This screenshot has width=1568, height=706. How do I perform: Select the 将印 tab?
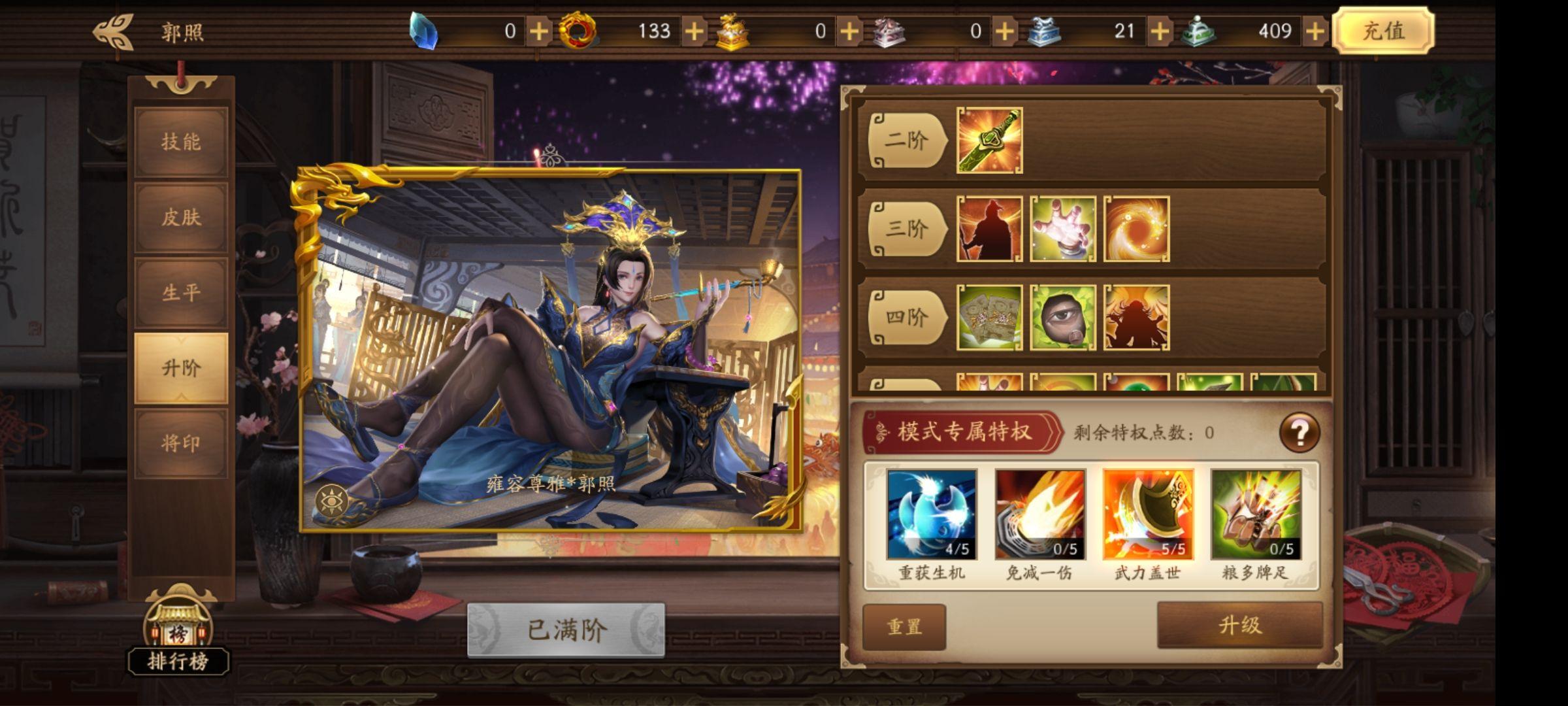pos(181,441)
